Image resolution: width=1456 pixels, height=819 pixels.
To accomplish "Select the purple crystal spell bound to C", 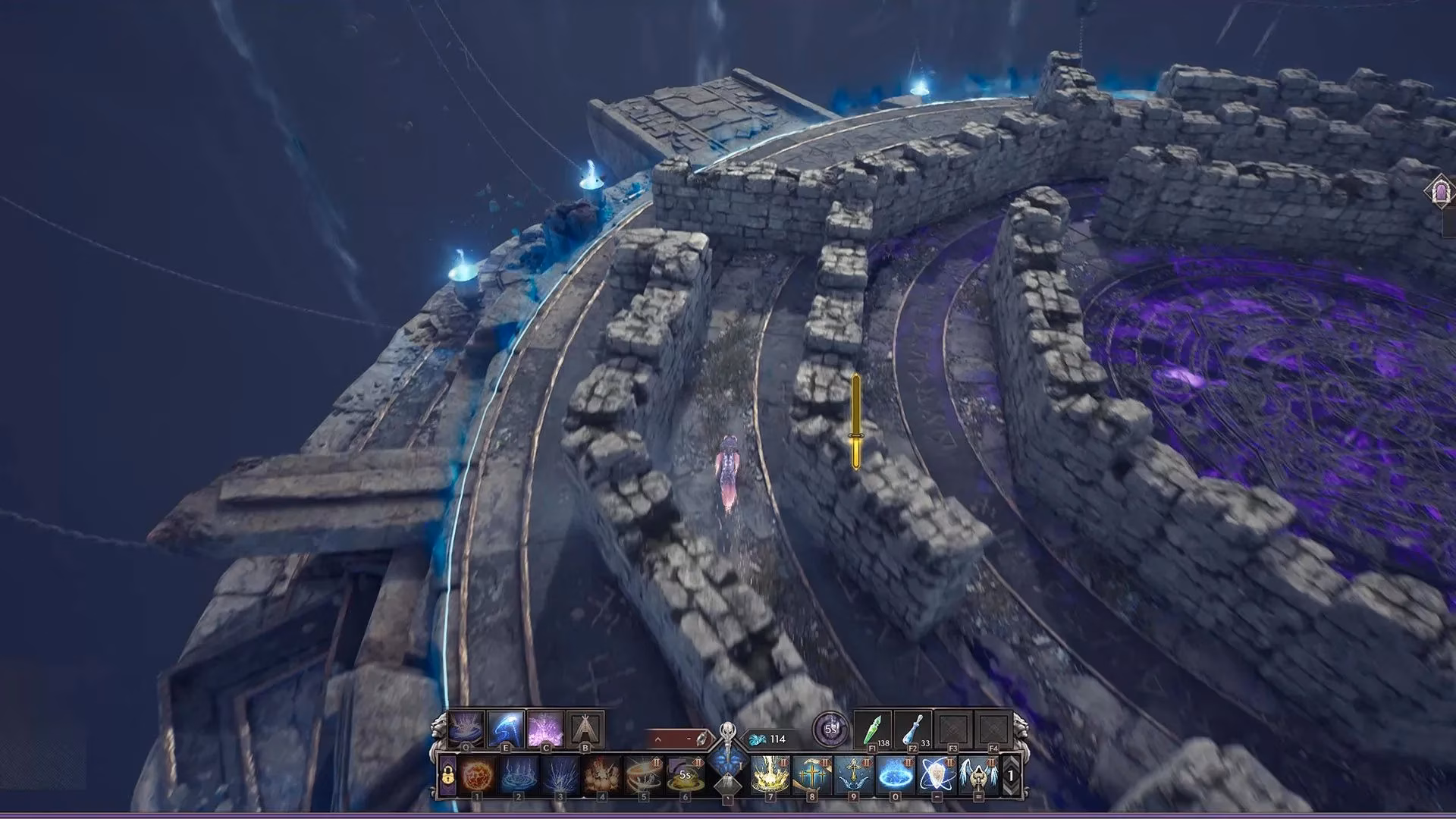I will pyautogui.click(x=546, y=728).
